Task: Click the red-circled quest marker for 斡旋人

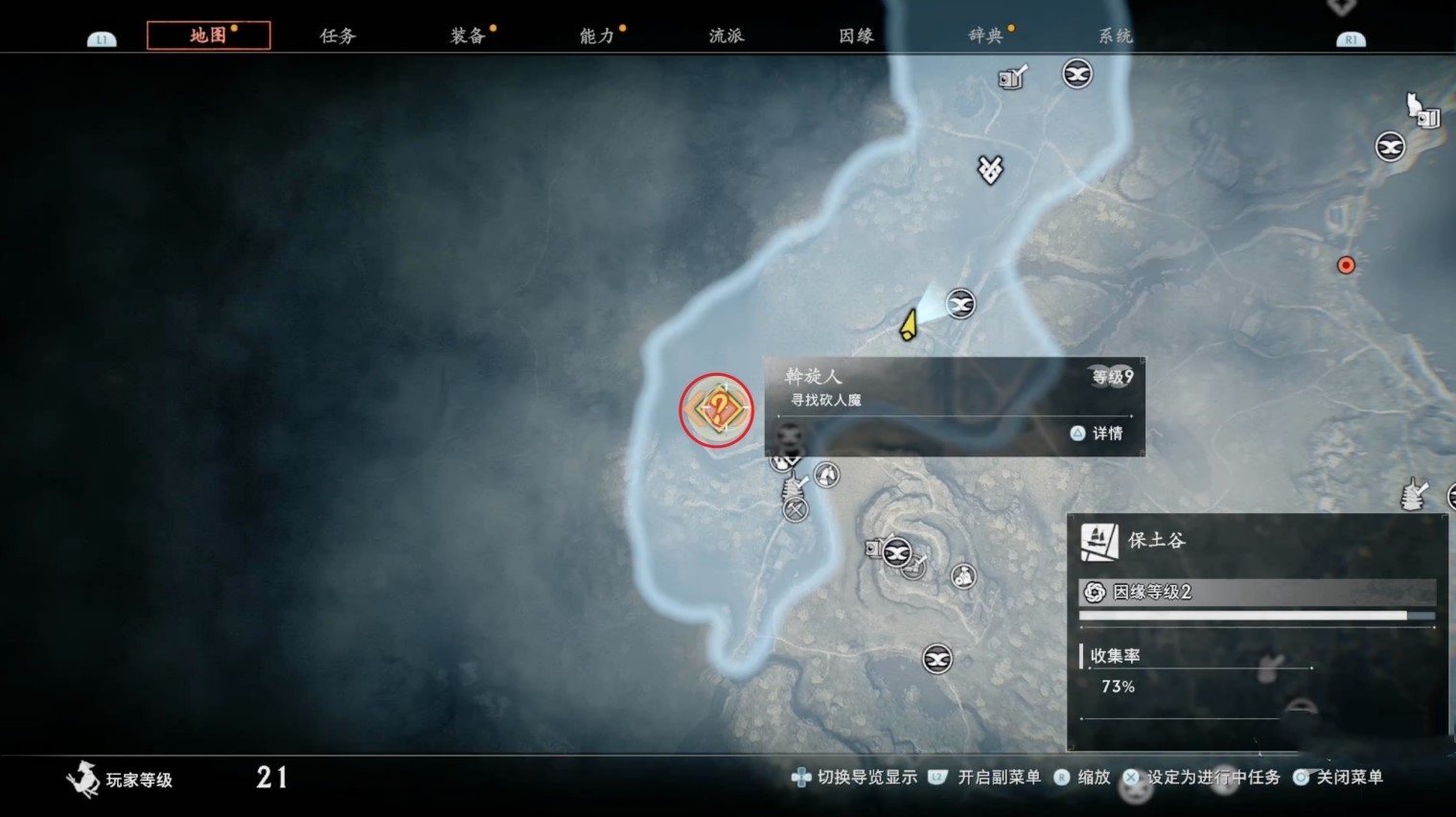Action: point(715,409)
